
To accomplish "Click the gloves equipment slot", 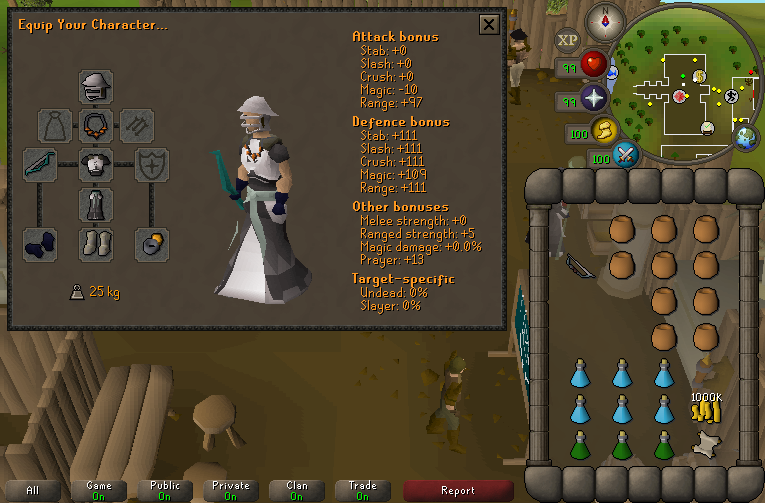I will (41, 243).
